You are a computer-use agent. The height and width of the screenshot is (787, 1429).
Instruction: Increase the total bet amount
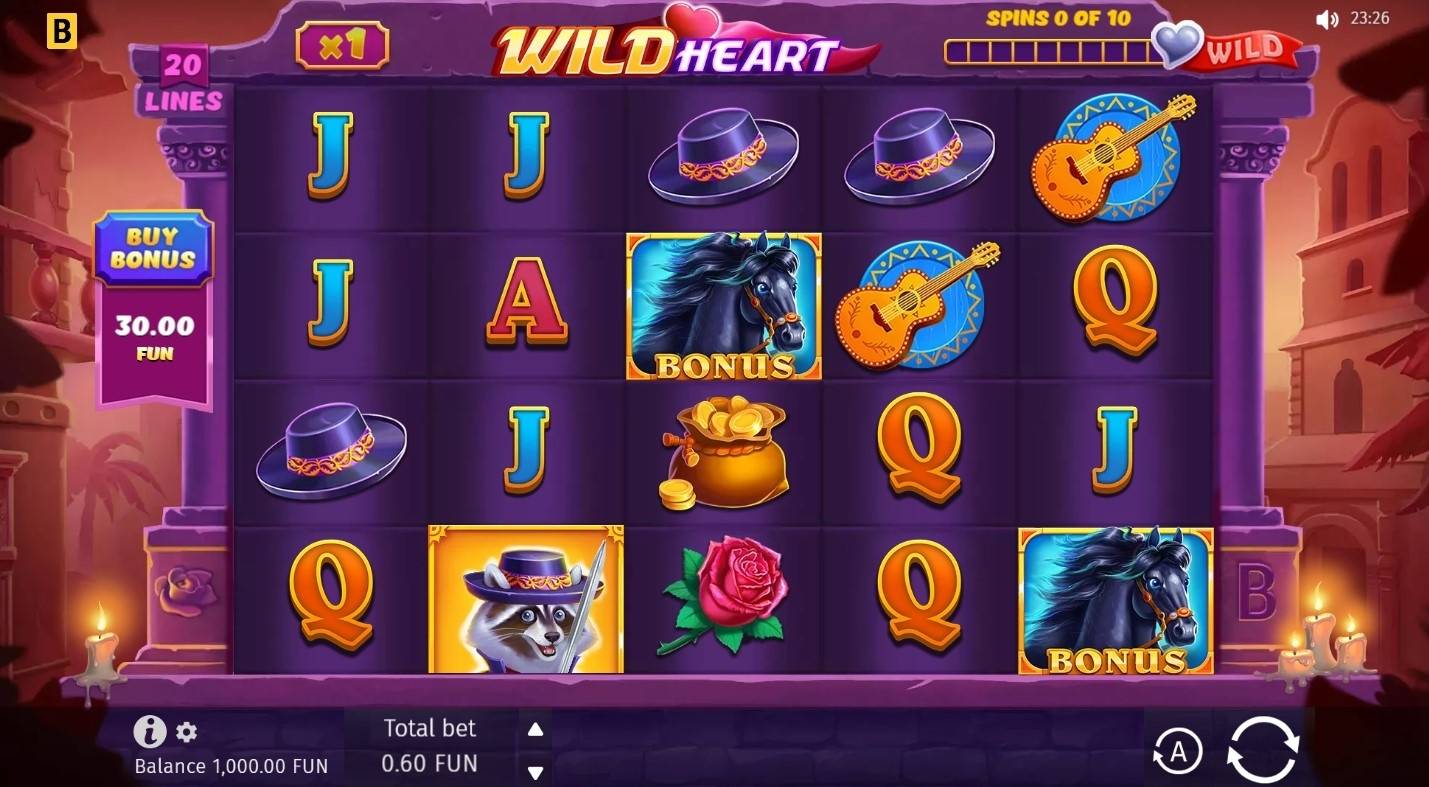pyautogui.click(x=535, y=729)
